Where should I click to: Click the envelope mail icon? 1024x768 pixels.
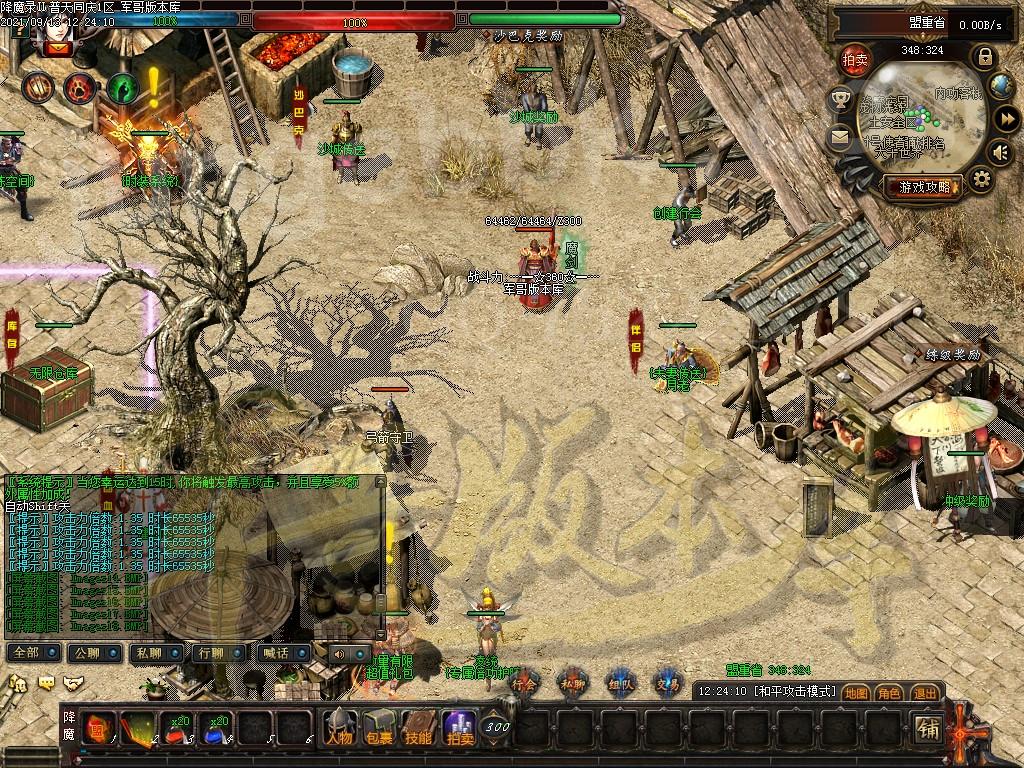[839, 134]
